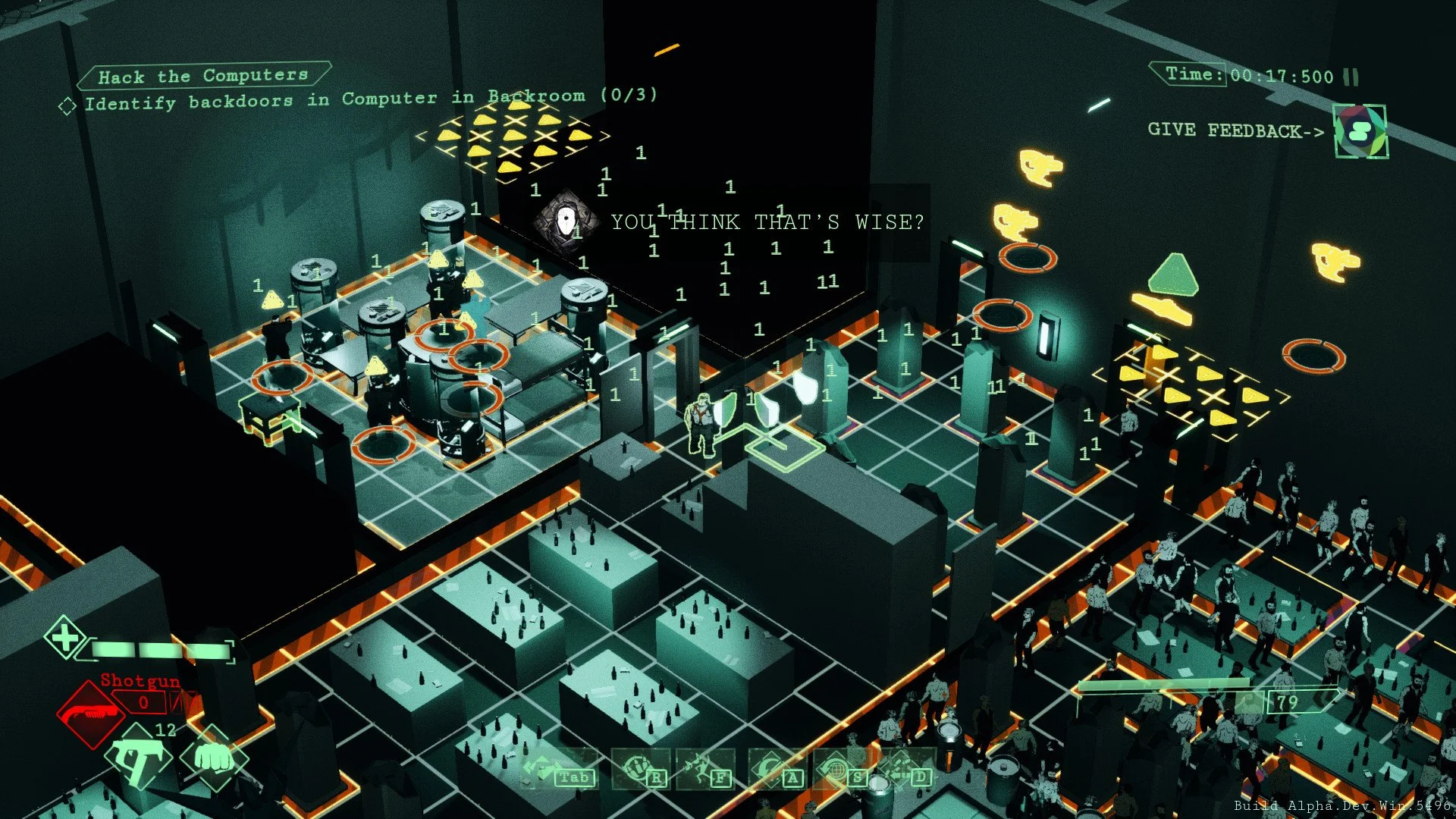The width and height of the screenshot is (1456, 819).
Task: Pause the timer with the pause icon
Action: 1349,76
